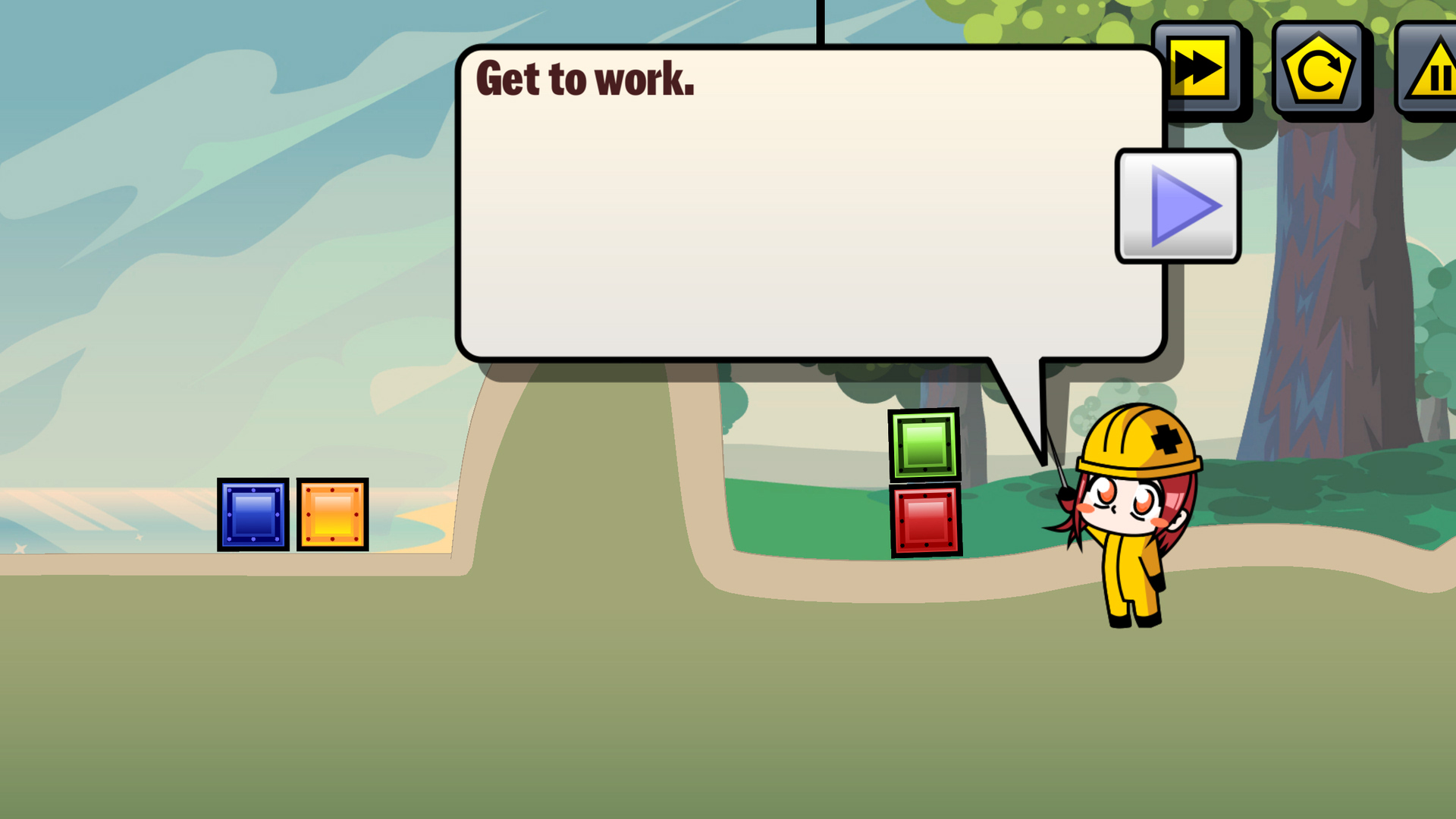Viewport: 1456px width, 819px height.
Task: Click the 'Get to work.' text
Action: (x=584, y=80)
